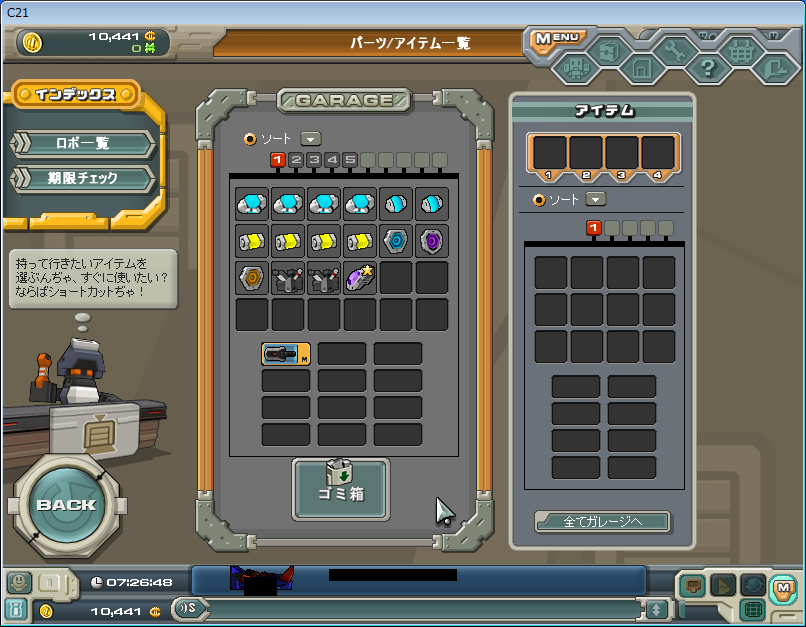Click the orange MENU button
The width and height of the screenshot is (806, 627).
coord(556,39)
